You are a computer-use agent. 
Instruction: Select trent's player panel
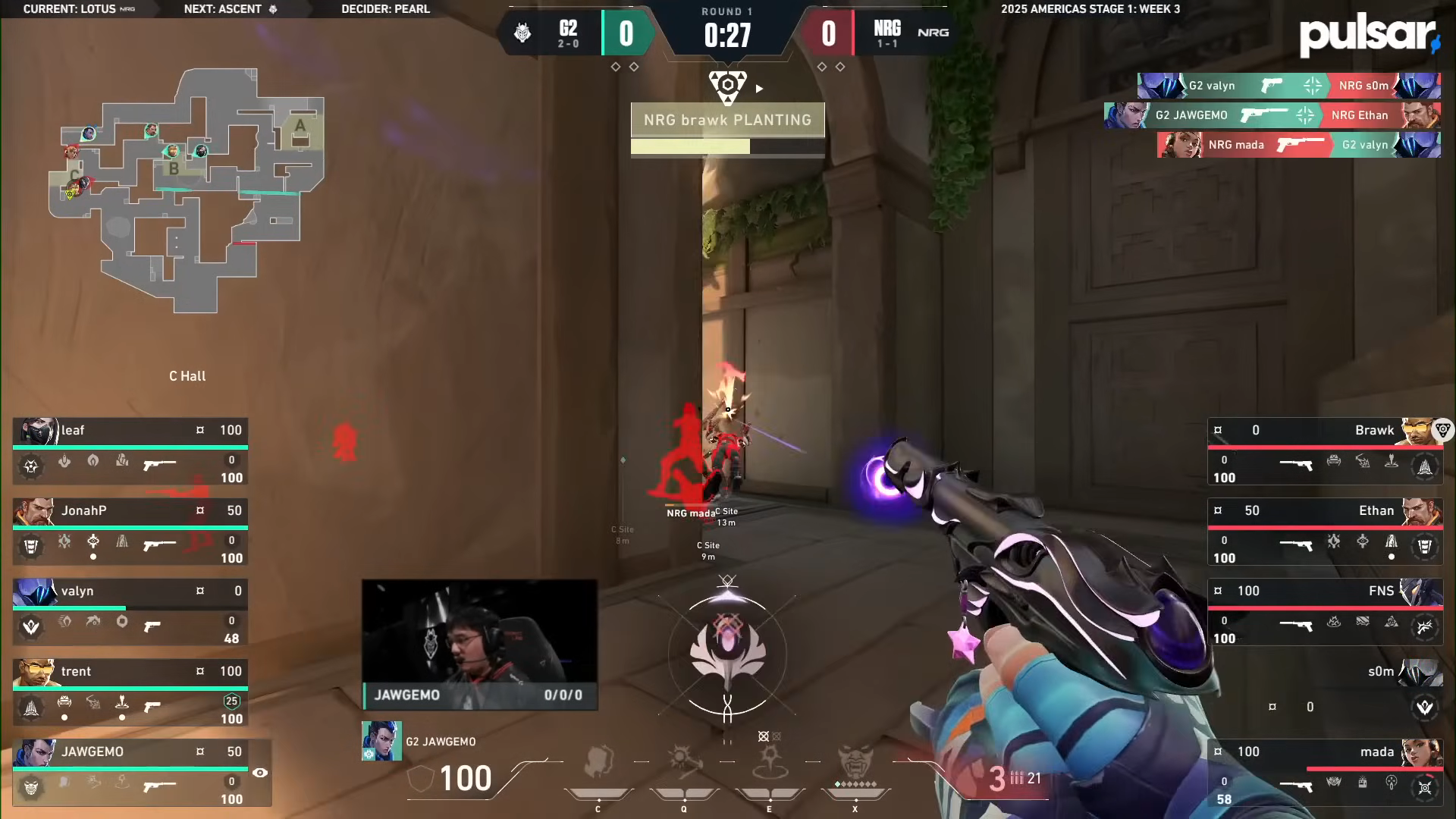[130, 692]
